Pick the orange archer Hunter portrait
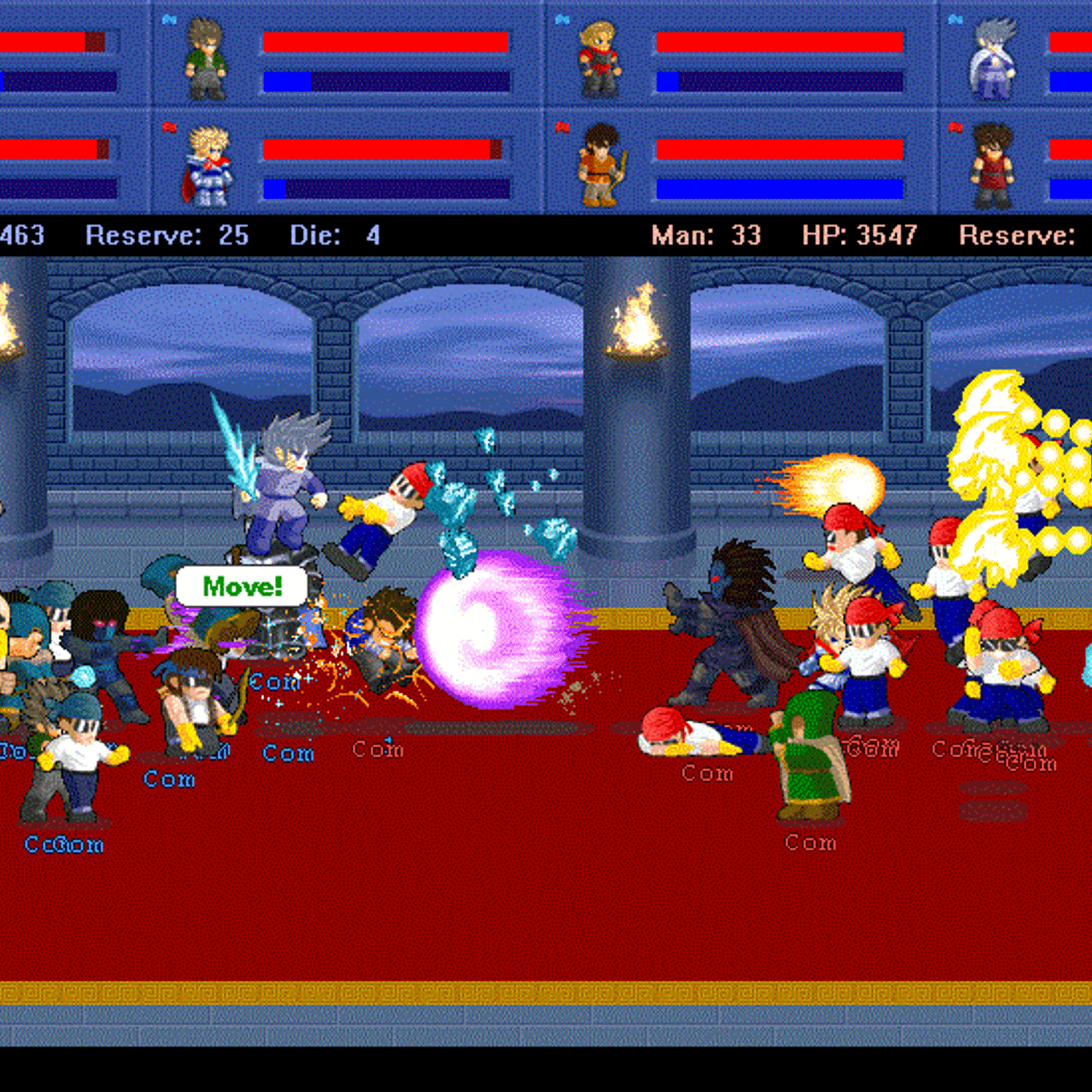The image size is (1092, 1092). 601,165
